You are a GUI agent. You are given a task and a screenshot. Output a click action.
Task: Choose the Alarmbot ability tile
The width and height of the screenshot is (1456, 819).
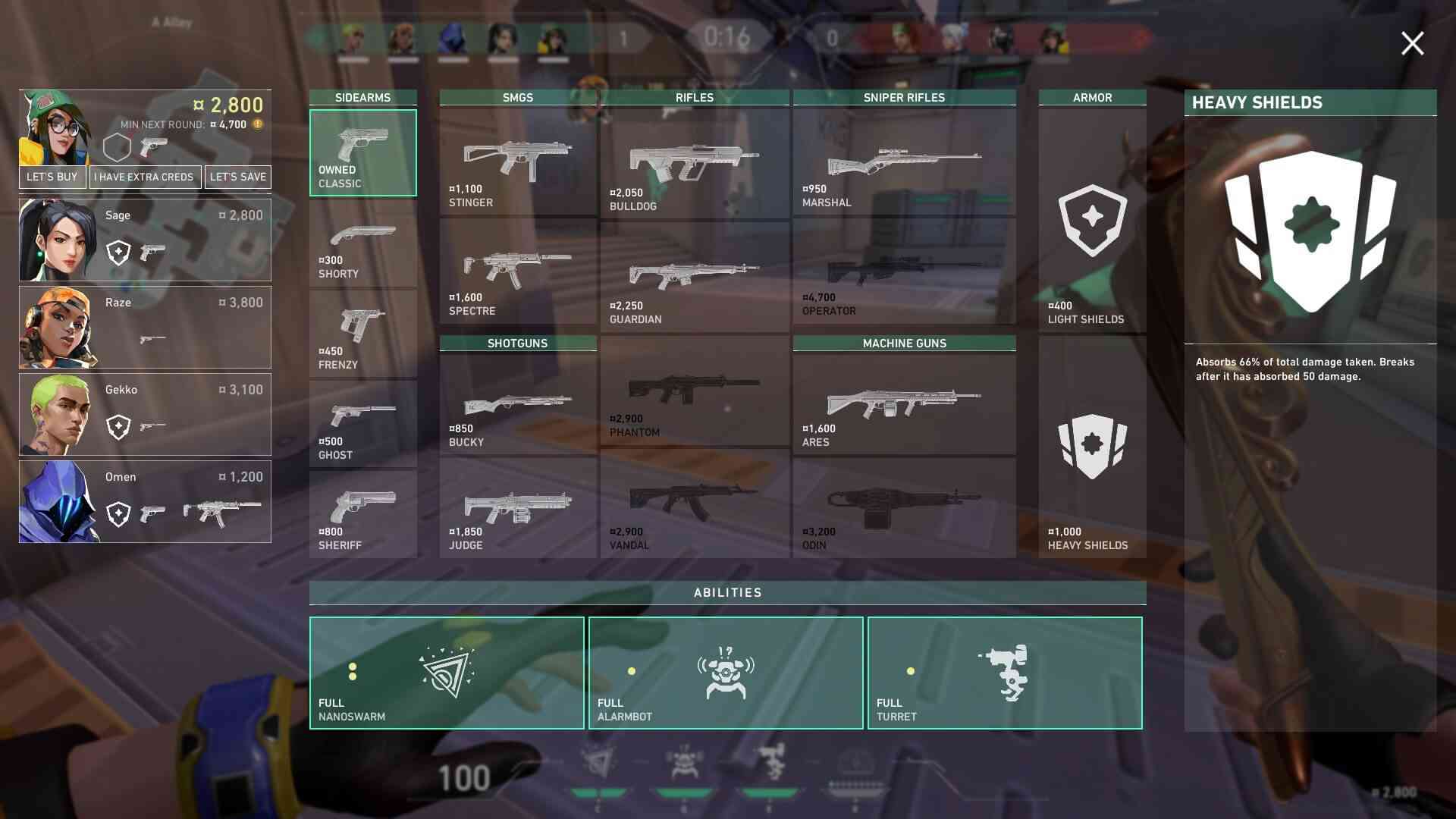coord(726,673)
